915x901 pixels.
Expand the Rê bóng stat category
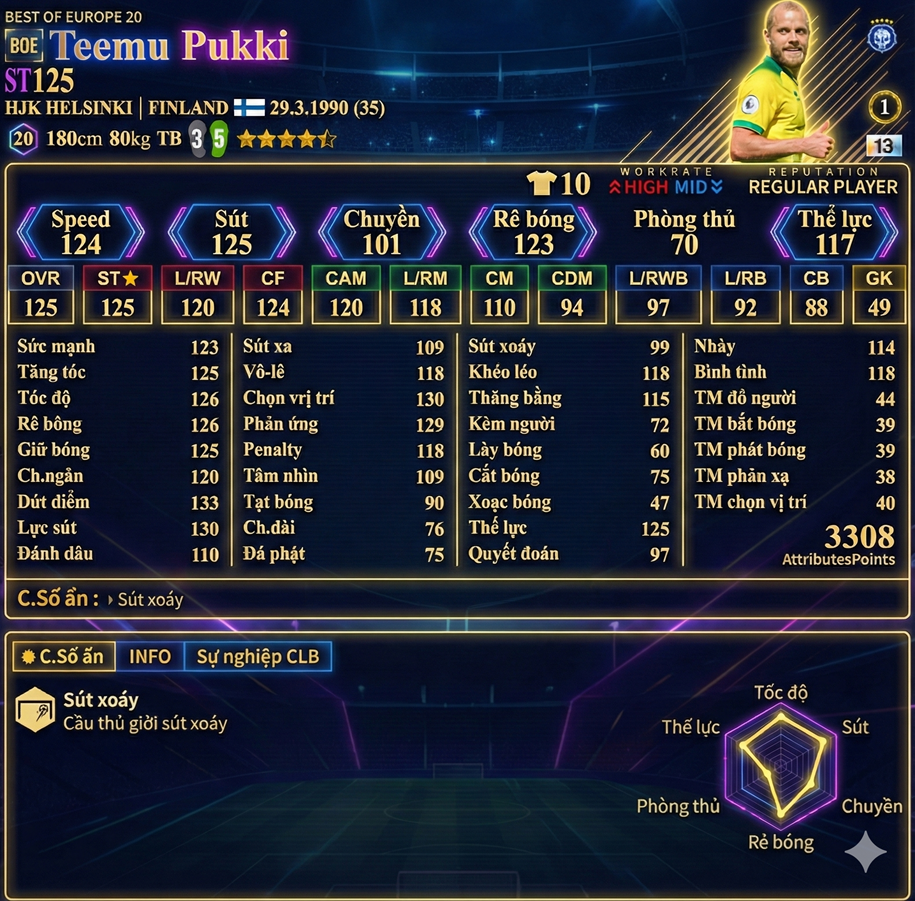[533, 232]
